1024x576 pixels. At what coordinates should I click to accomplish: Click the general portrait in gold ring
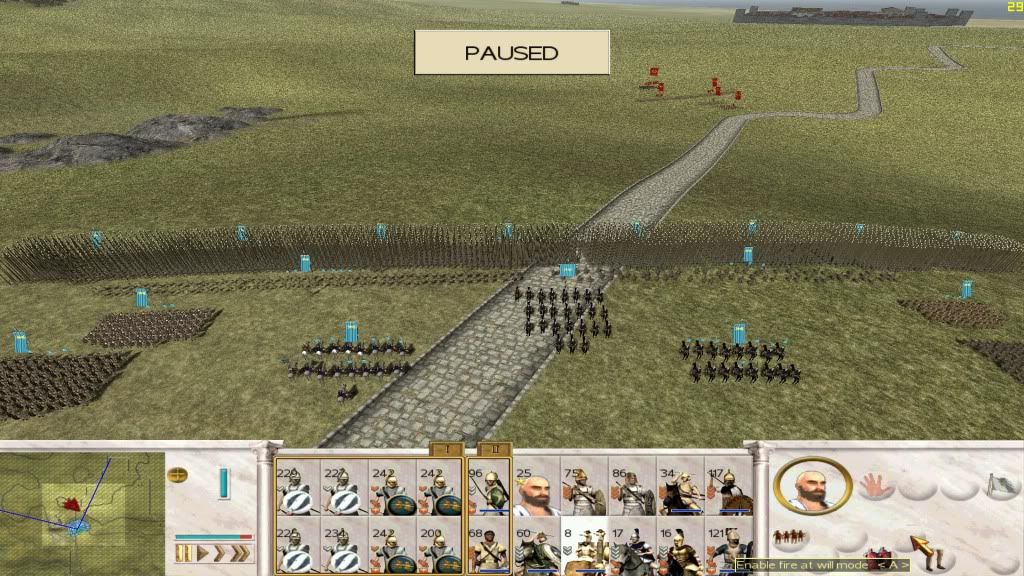(813, 487)
